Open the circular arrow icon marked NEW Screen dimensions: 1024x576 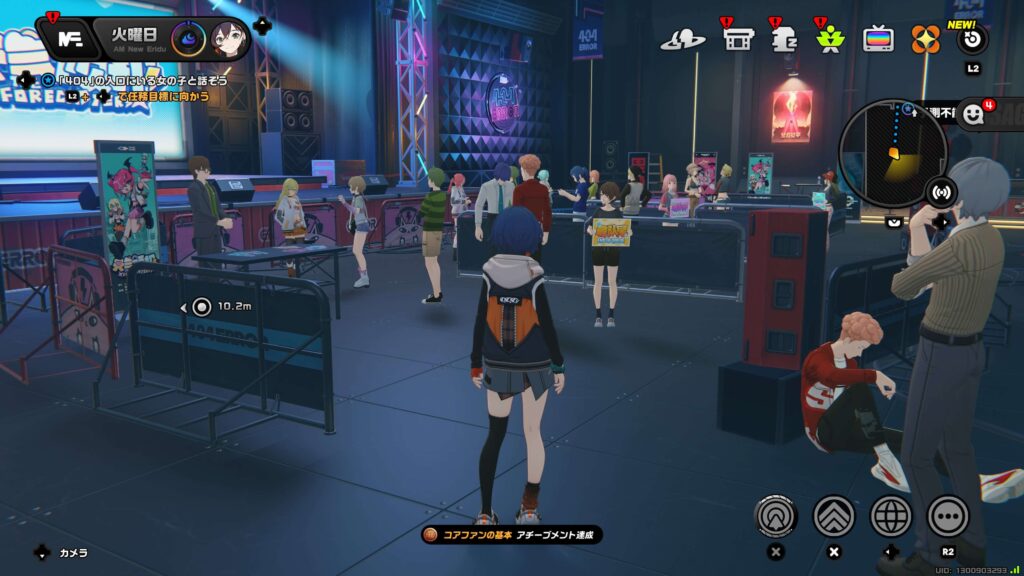972,40
